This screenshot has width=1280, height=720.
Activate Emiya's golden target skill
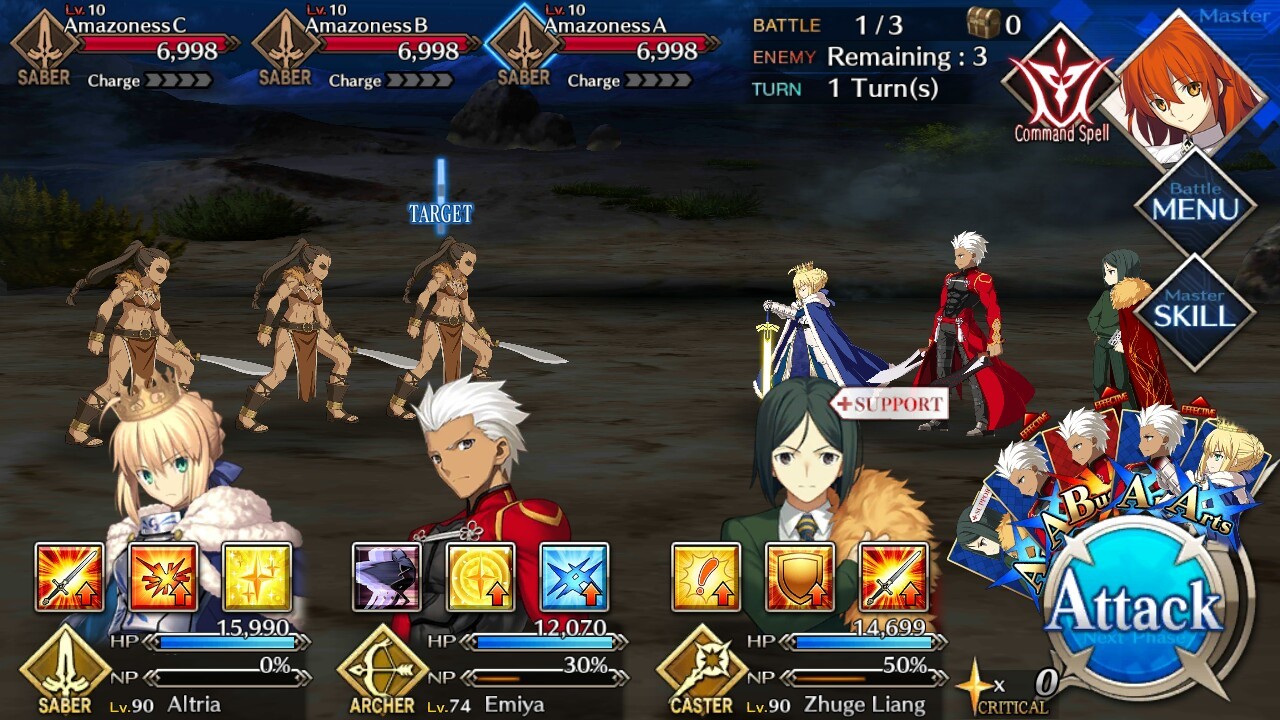coord(481,577)
